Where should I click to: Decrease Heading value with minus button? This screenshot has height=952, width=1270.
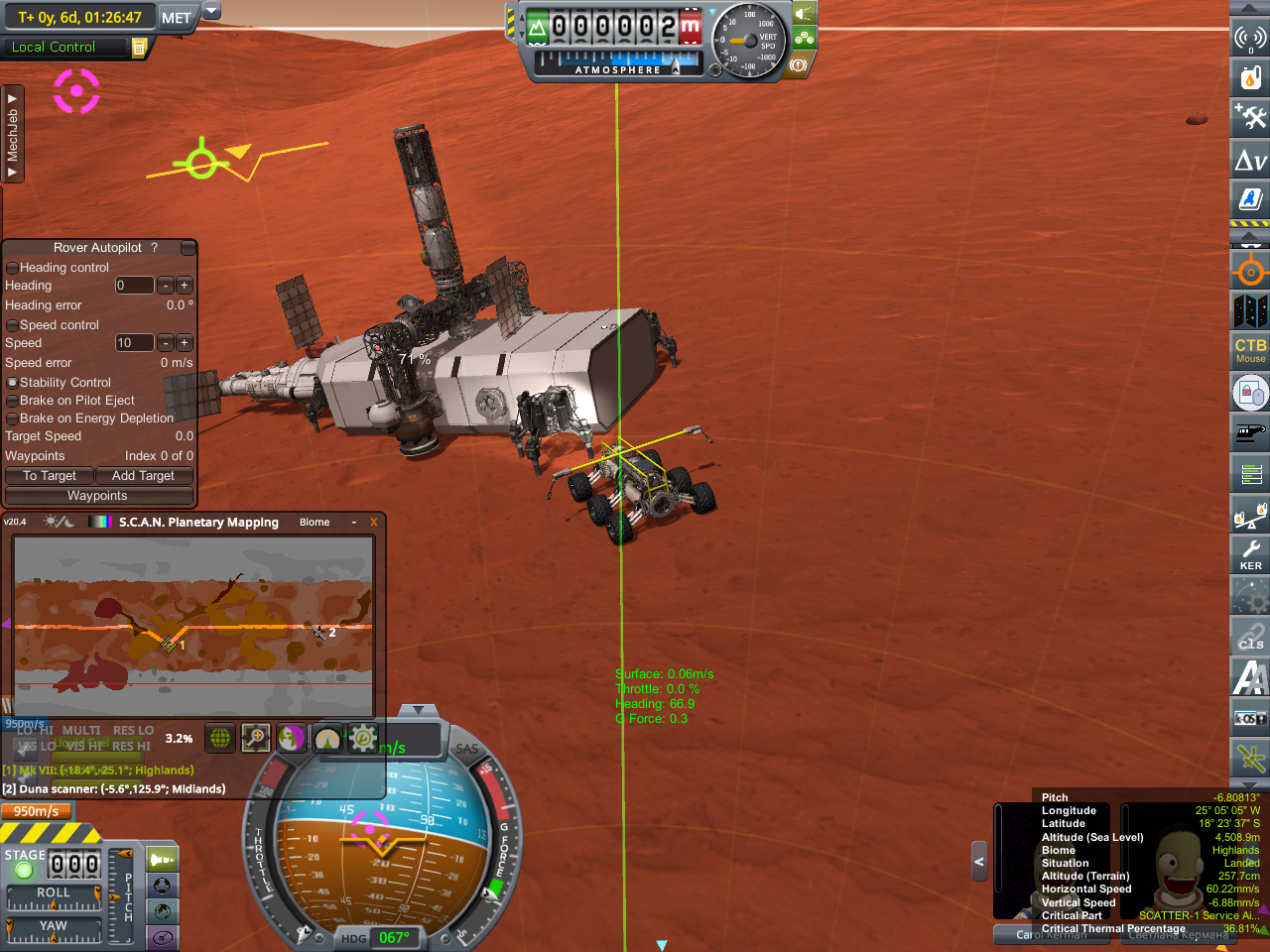click(166, 286)
